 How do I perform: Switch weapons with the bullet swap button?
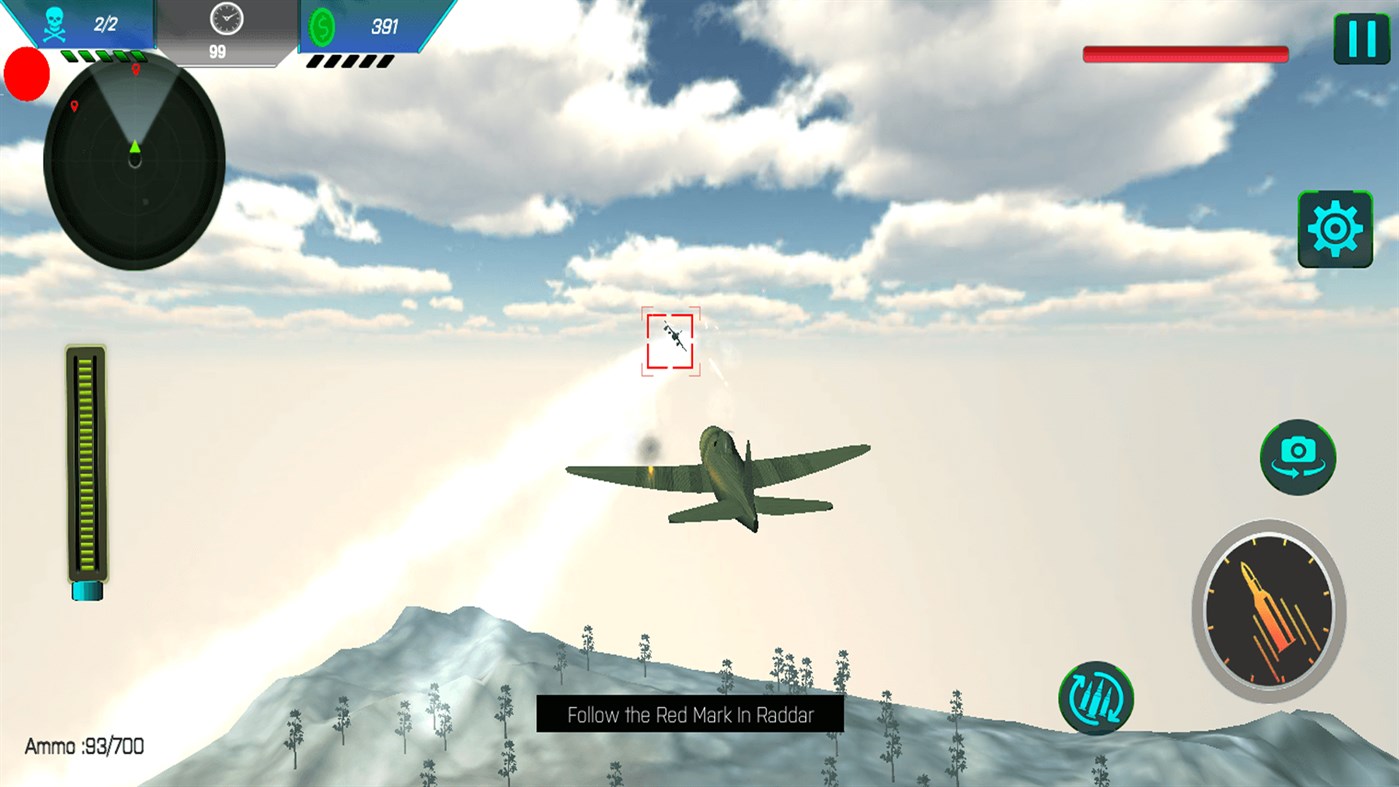click(1097, 699)
